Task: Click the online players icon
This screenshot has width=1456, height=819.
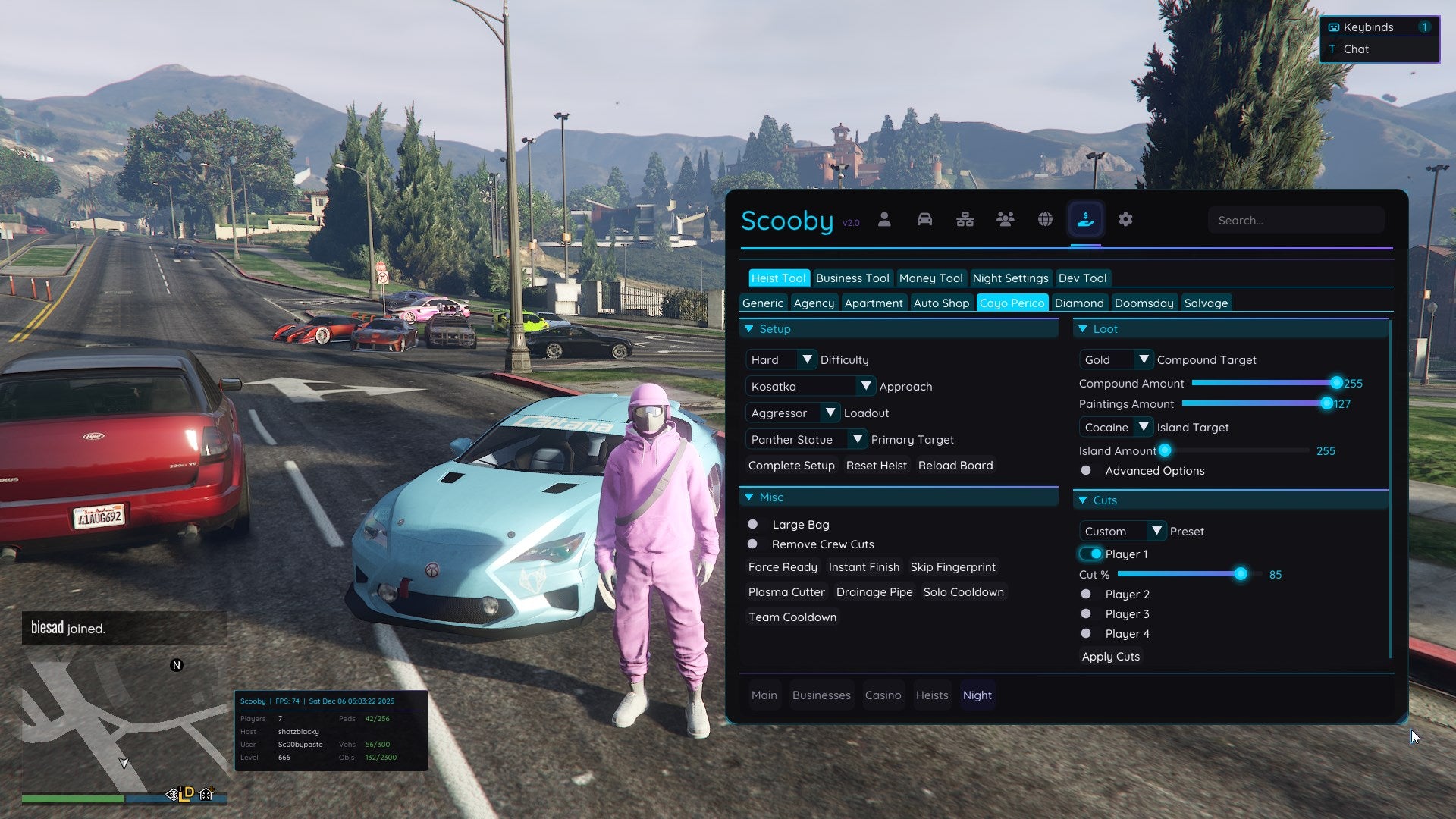Action: 1005,219
